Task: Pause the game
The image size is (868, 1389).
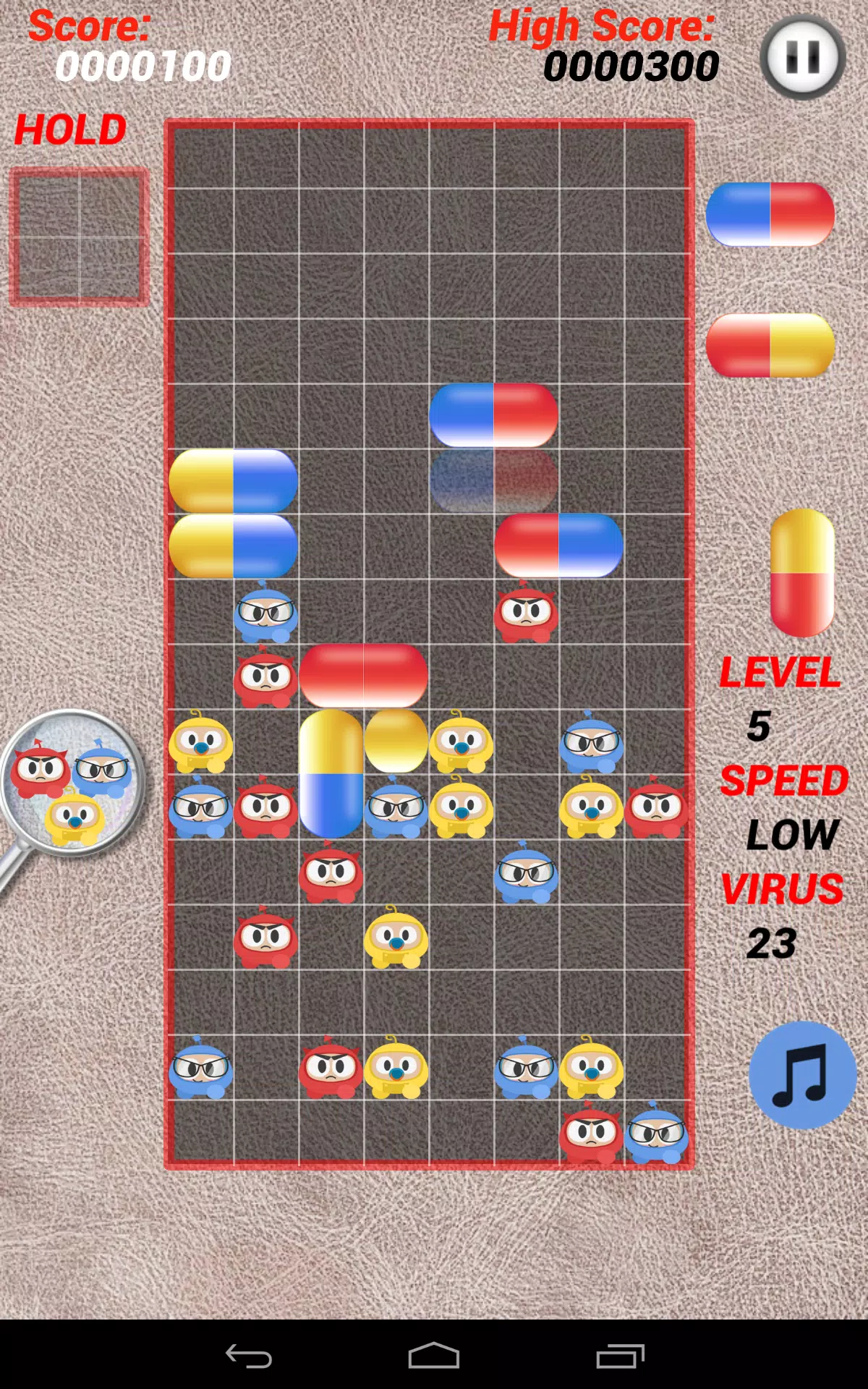Action: [x=802, y=57]
